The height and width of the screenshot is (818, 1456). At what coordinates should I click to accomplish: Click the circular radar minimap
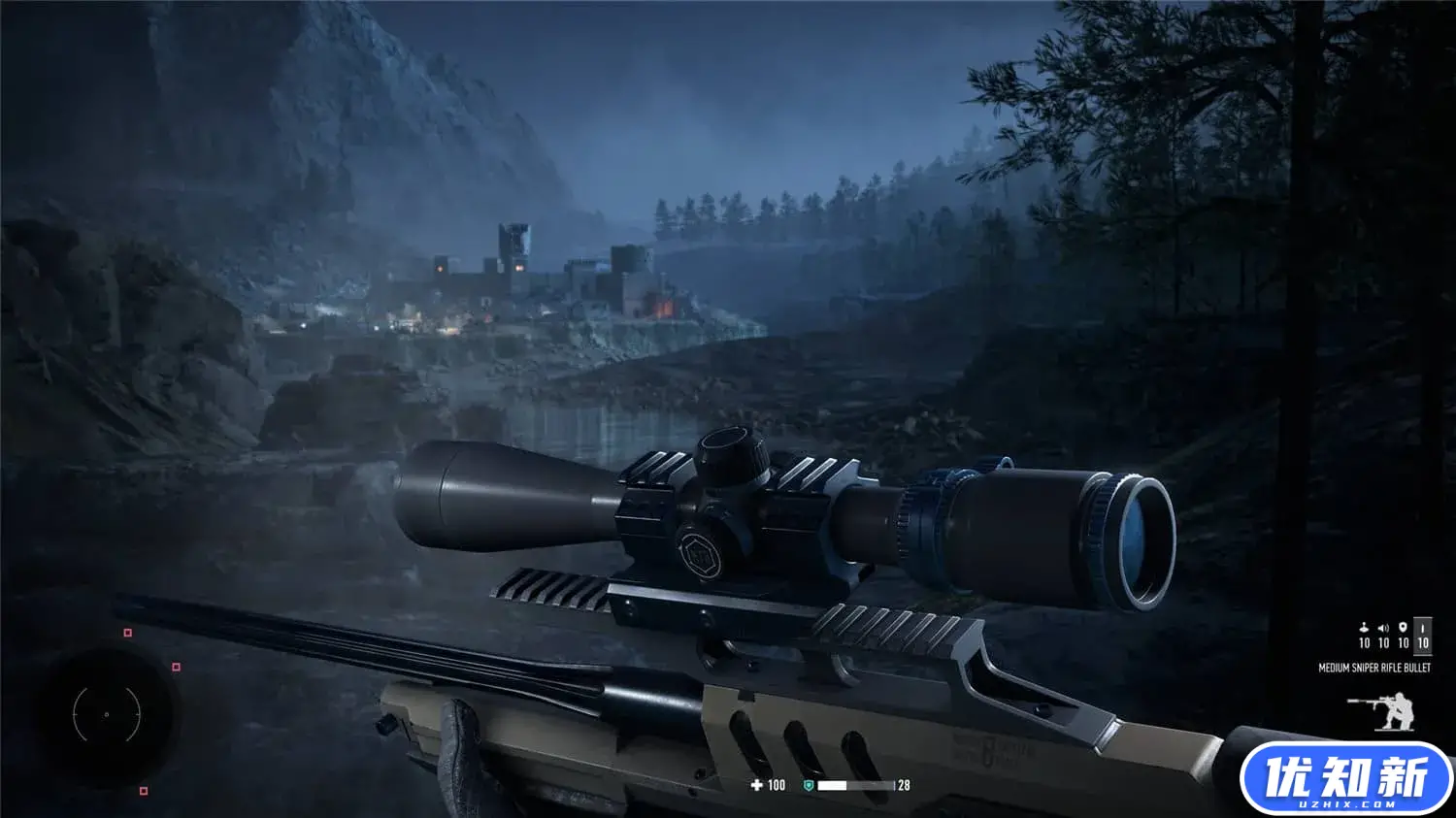click(x=107, y=715)
